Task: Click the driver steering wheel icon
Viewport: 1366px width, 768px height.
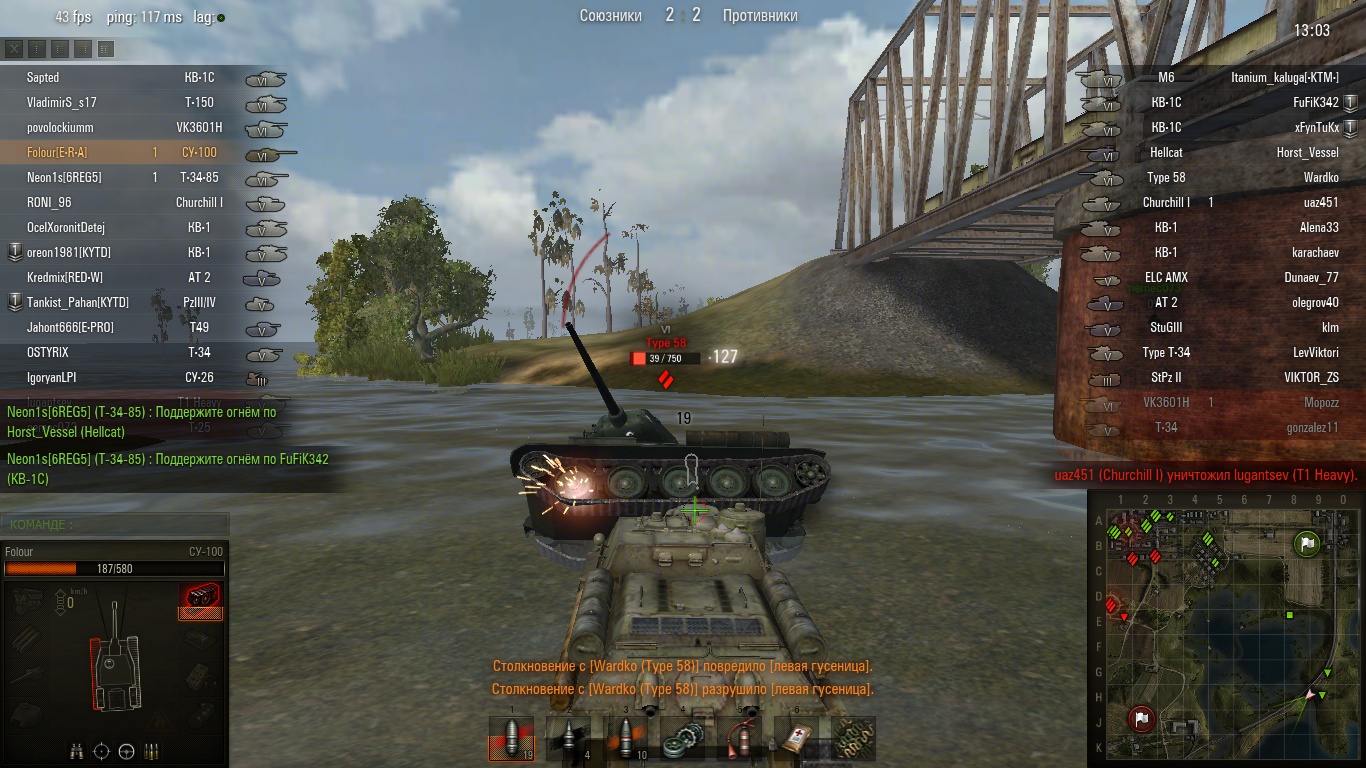Action: click(126, 751)
